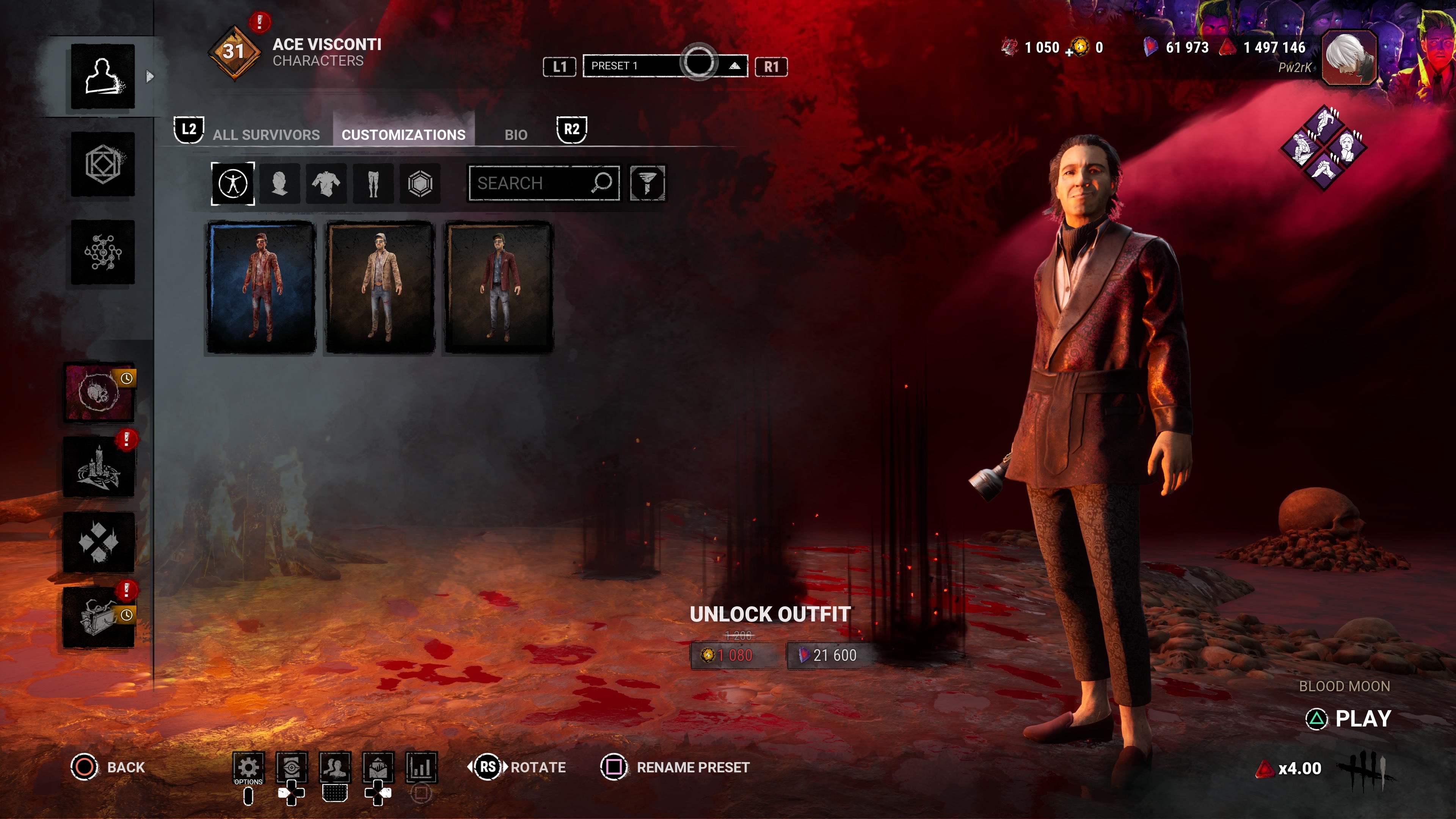Show the charms category
This screenshot has height=819, width=1456.
(420, 183)
